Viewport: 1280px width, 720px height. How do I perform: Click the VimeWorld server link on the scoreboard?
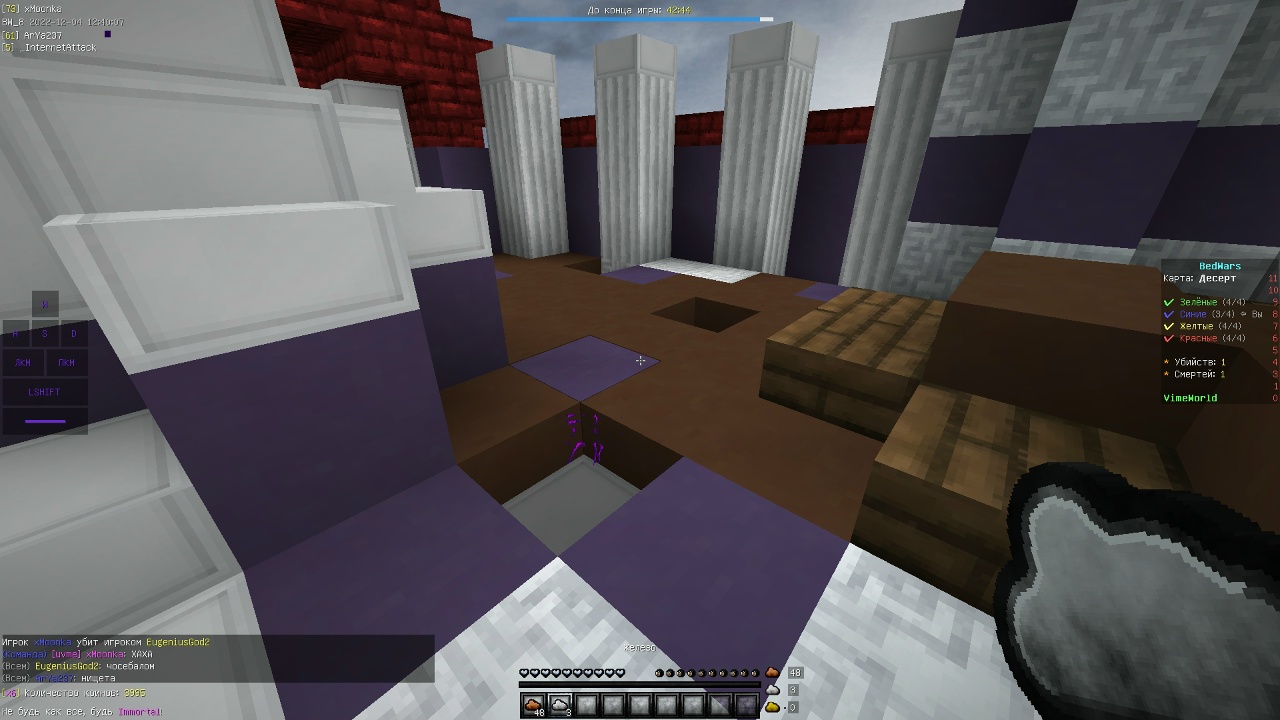click(x=1191, y=398)
